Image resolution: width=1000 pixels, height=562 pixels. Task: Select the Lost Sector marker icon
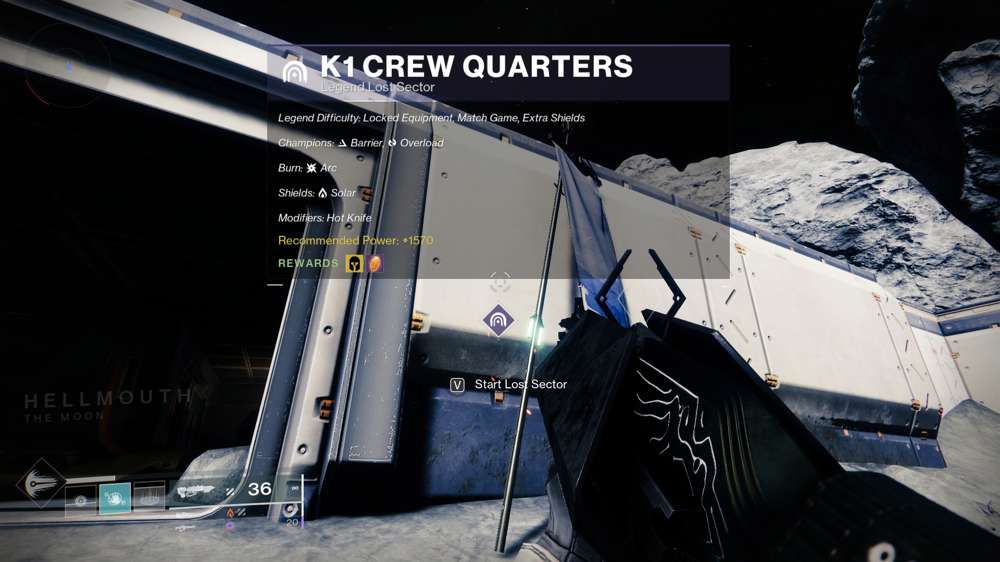498,321
